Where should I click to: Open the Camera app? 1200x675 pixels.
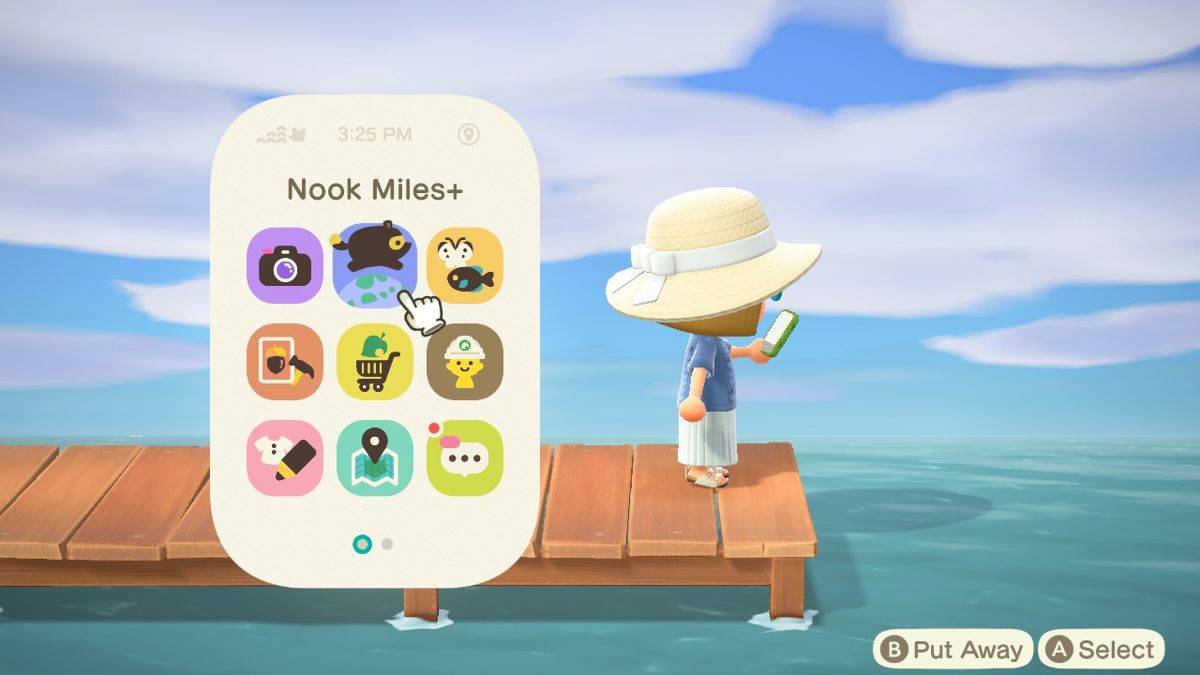point(284,265)
